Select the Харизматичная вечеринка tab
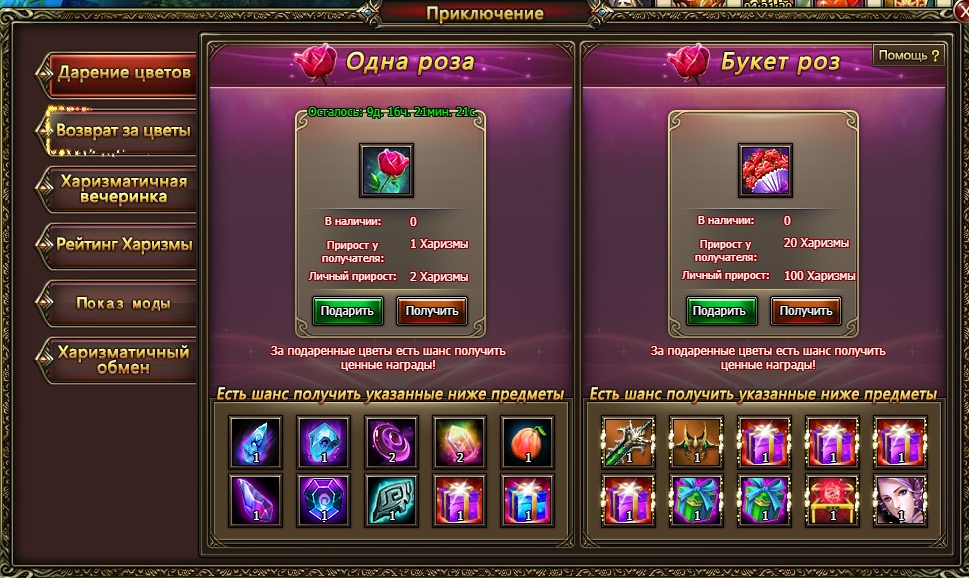The image size is (969, 578). pos(122,189)
